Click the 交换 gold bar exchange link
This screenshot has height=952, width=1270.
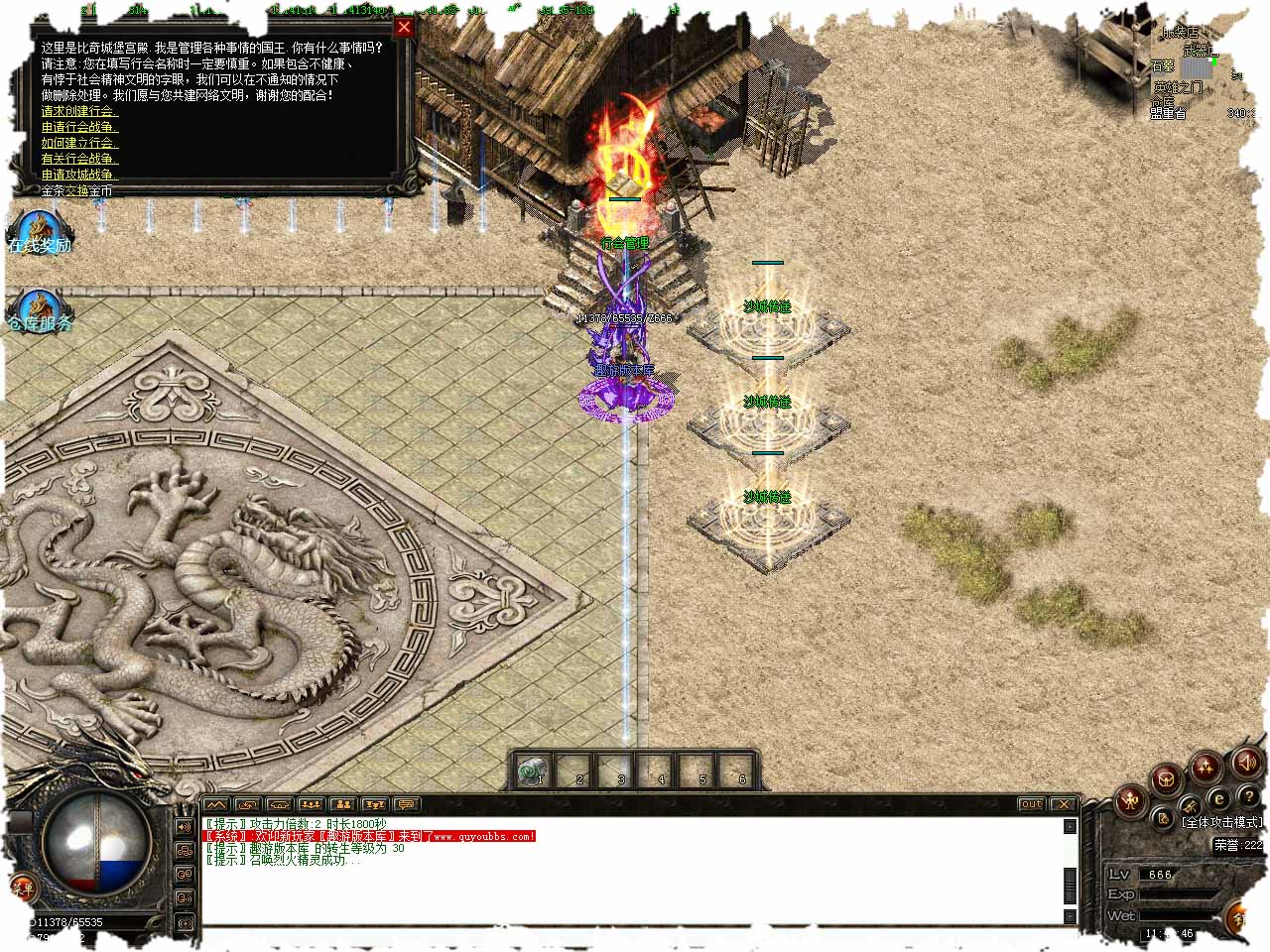point(76,190)
